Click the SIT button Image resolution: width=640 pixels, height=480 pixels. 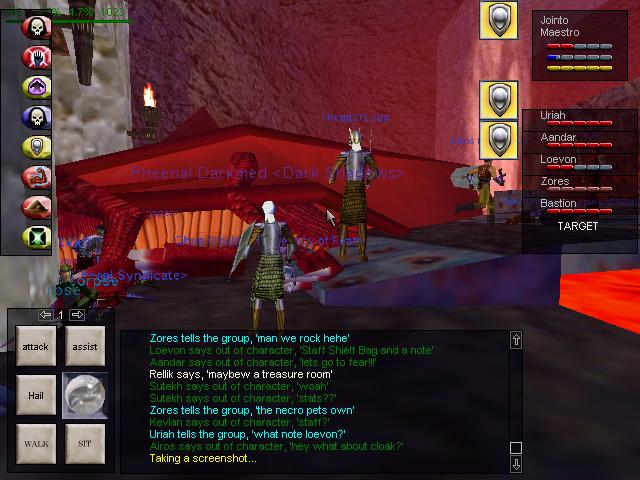click(x=84, y=442)
